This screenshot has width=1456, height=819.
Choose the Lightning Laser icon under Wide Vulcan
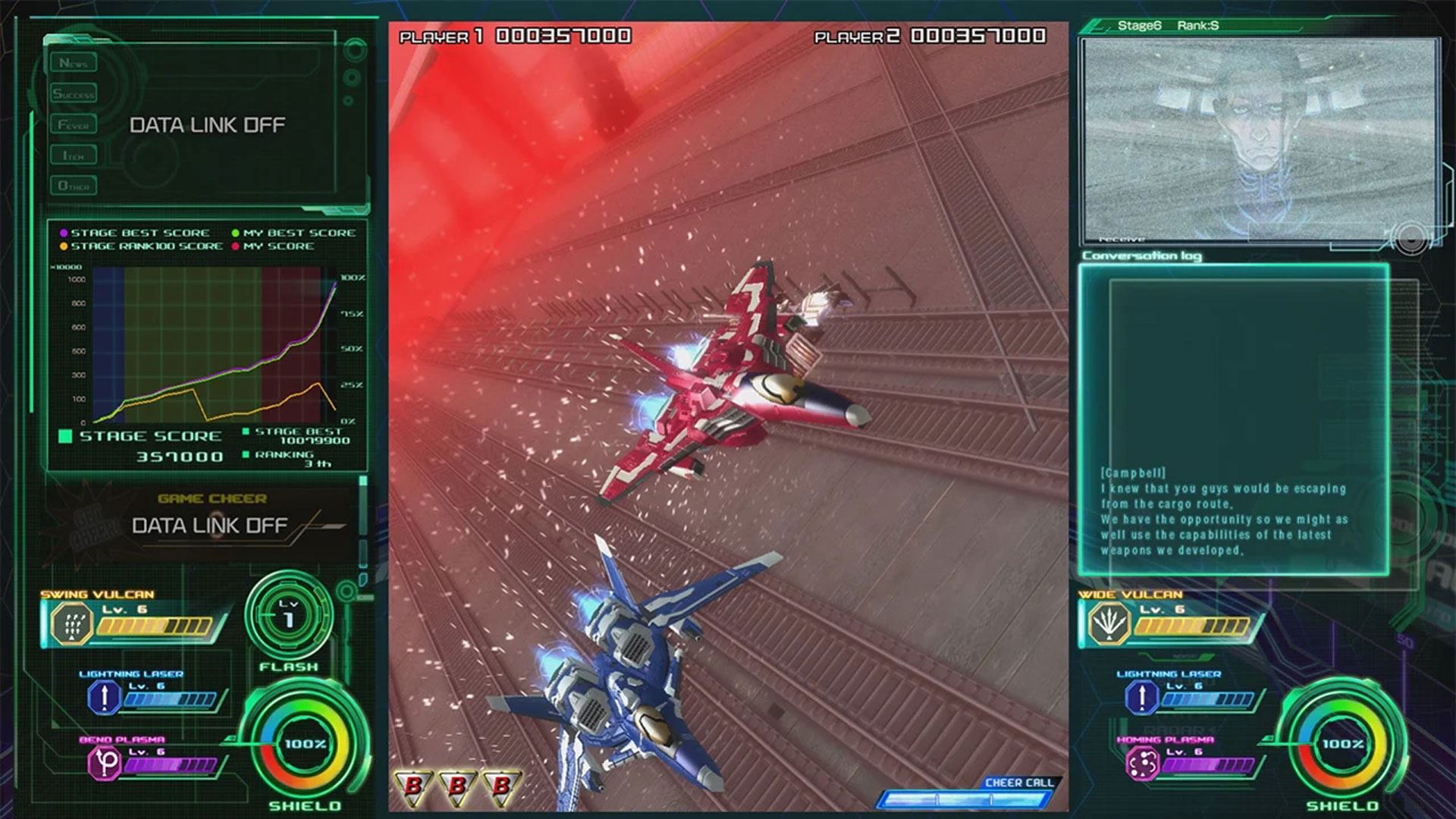[x=1141, y=697]
